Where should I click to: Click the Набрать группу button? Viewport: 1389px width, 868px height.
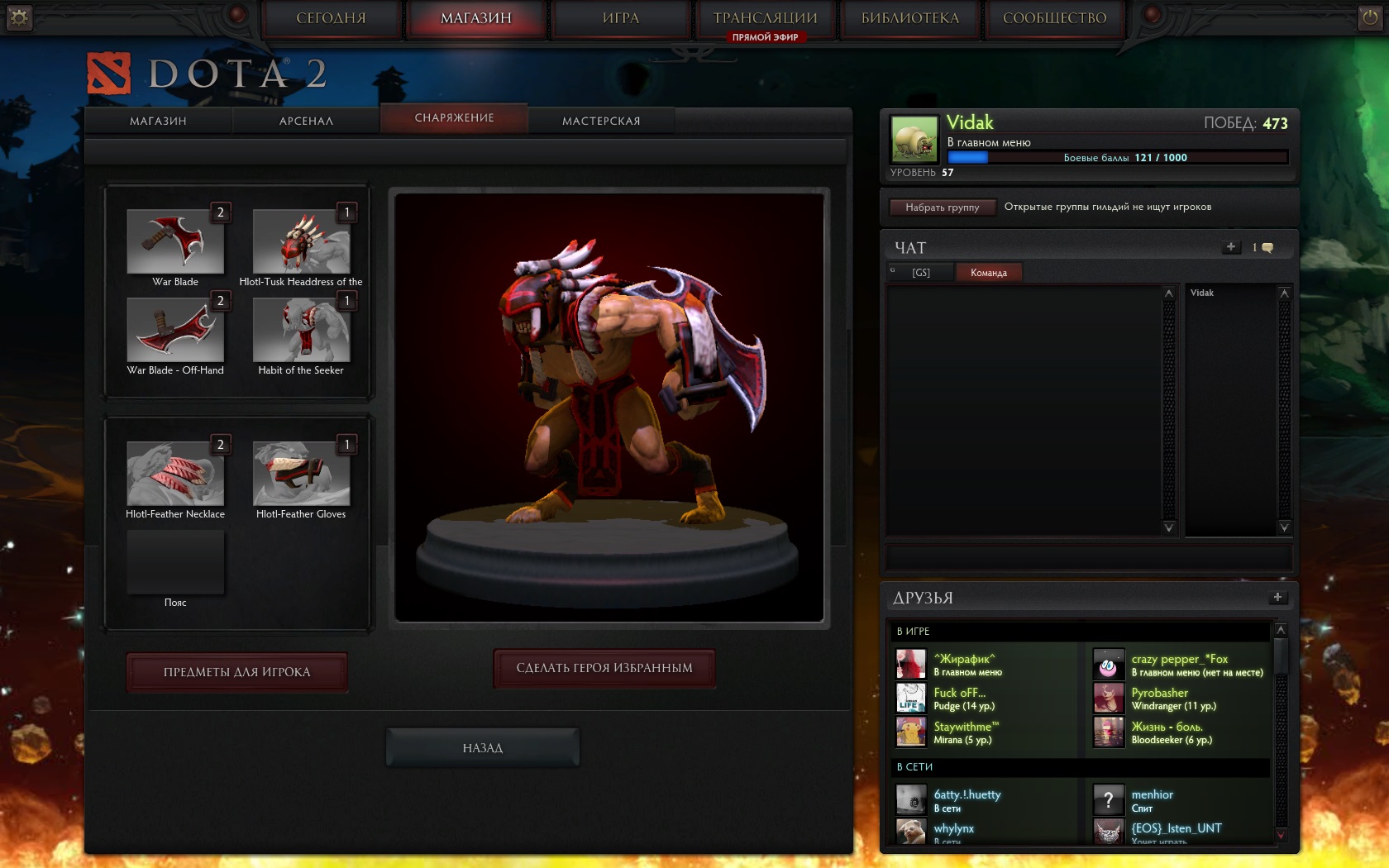(x=942, y=207)
